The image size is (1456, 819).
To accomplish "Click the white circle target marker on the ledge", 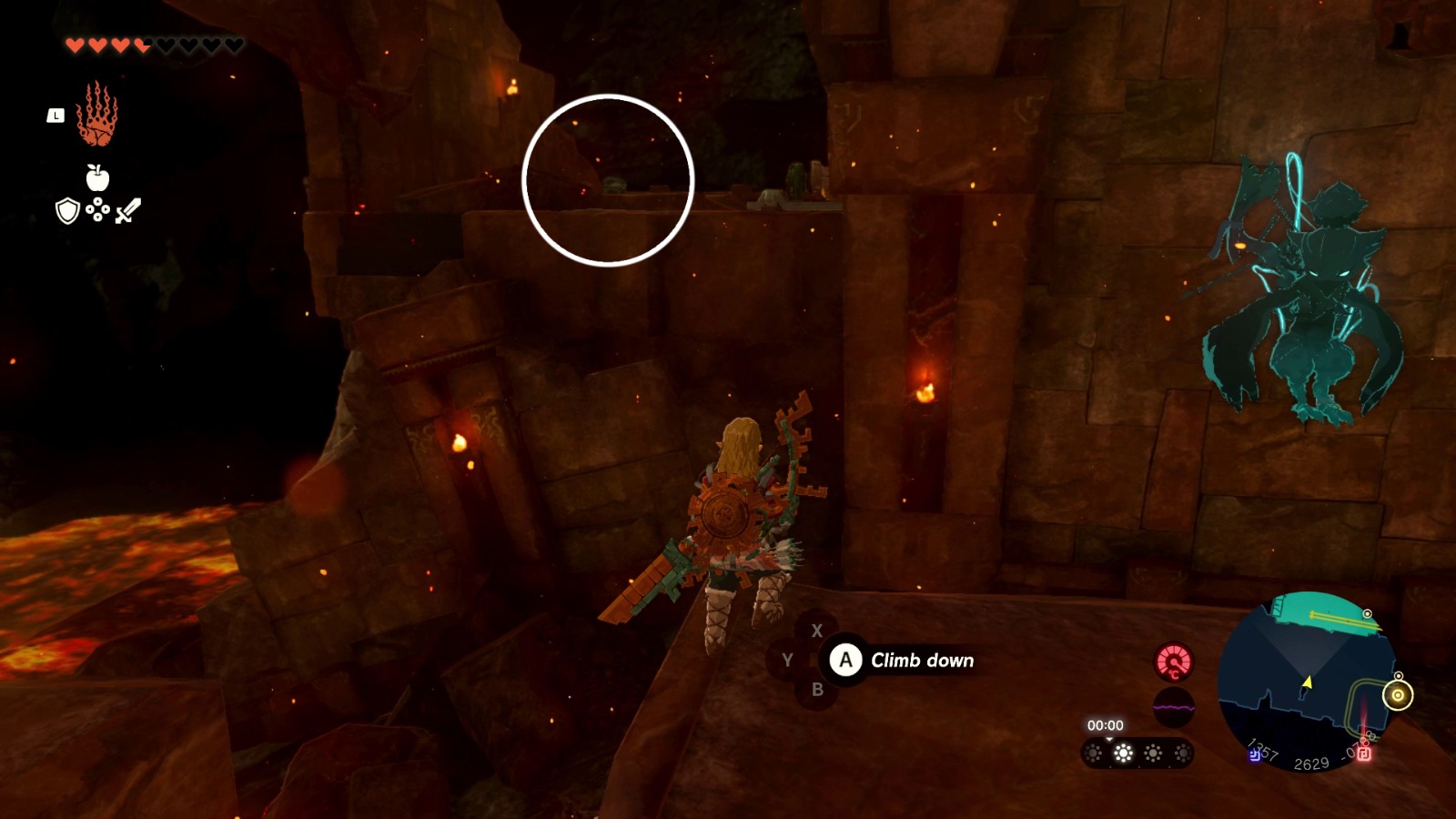I will tap(608, 179).
